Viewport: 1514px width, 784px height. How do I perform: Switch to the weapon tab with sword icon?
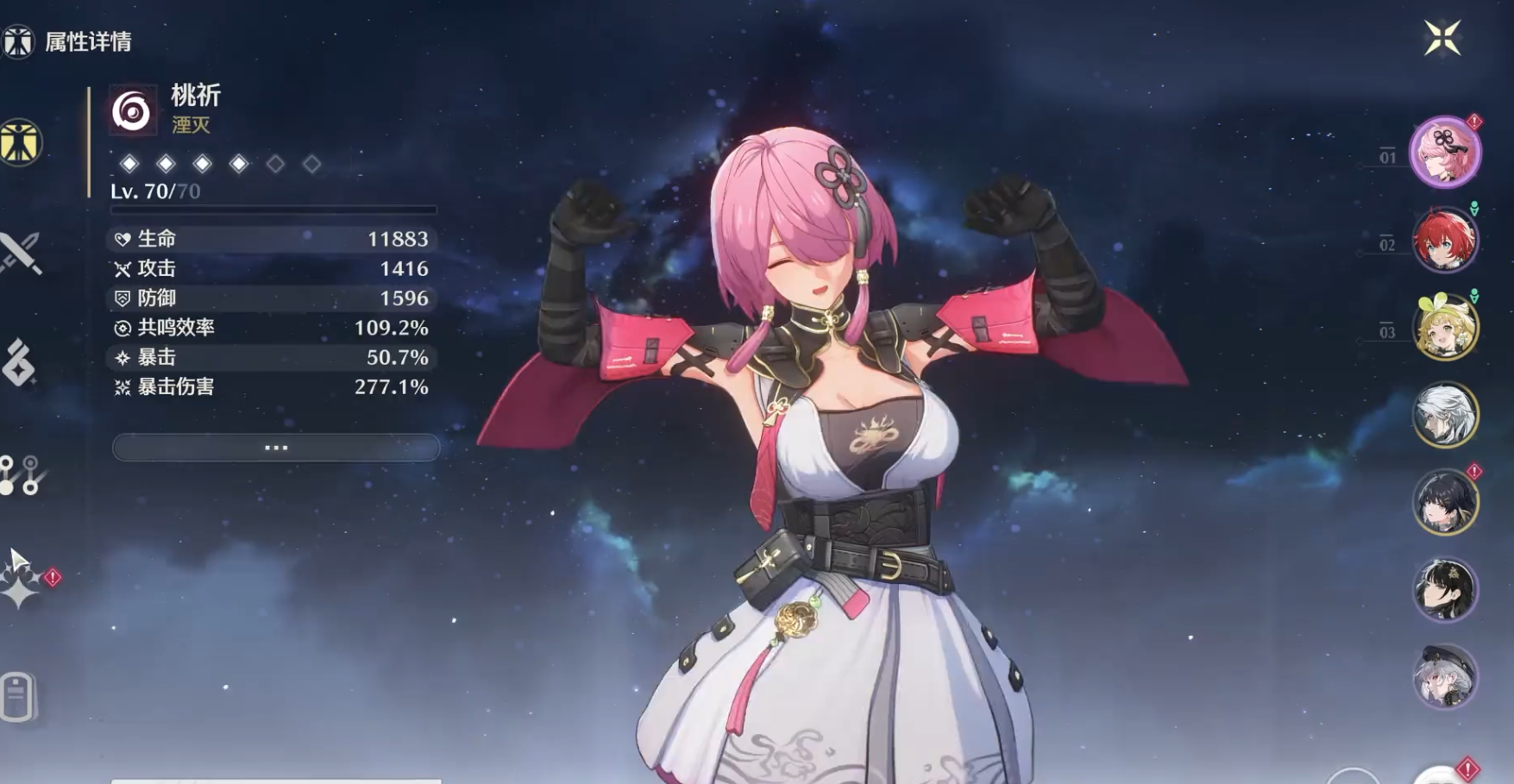tap(20, 253)
